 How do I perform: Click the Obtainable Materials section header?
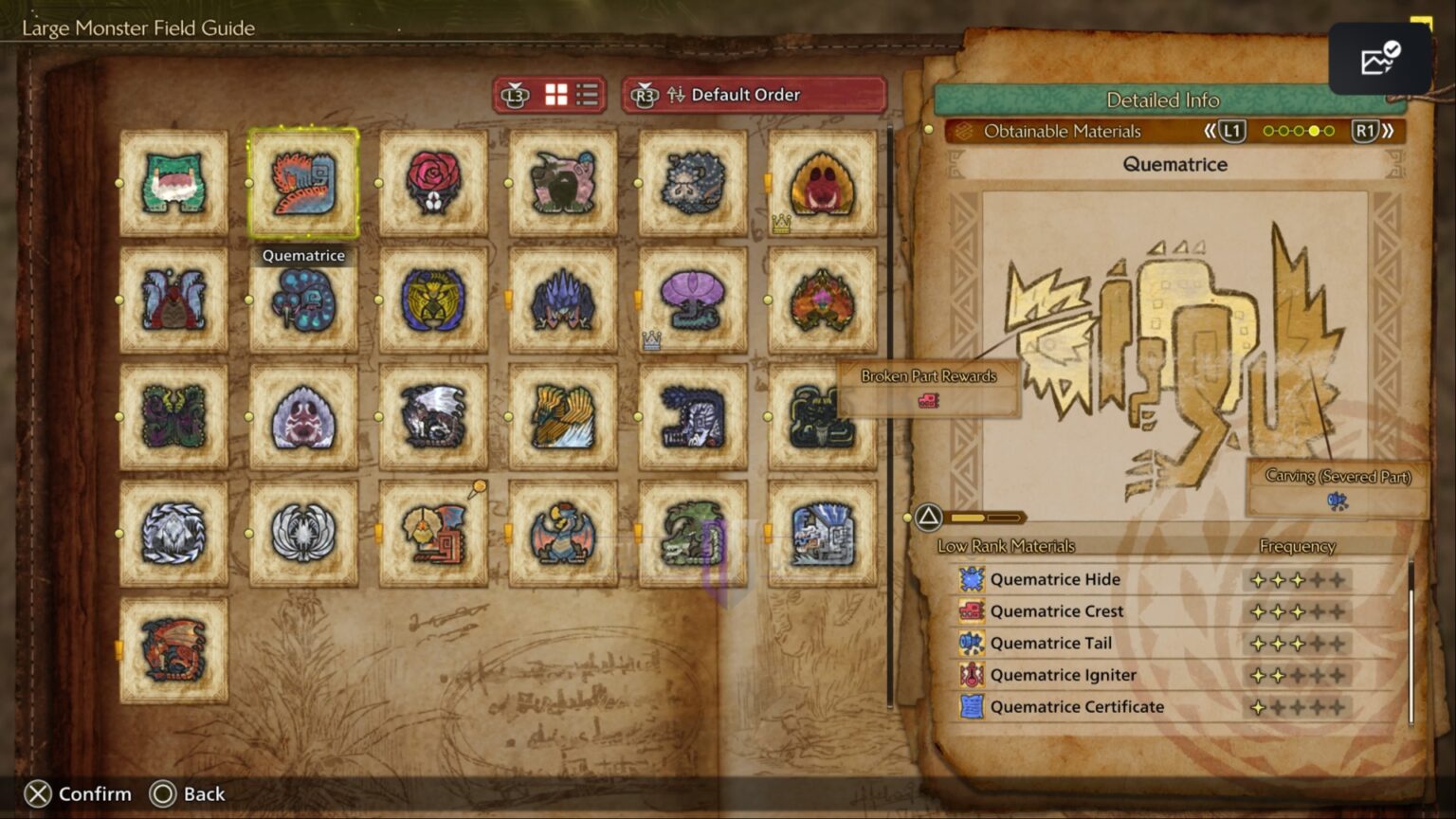point(1062,132)
